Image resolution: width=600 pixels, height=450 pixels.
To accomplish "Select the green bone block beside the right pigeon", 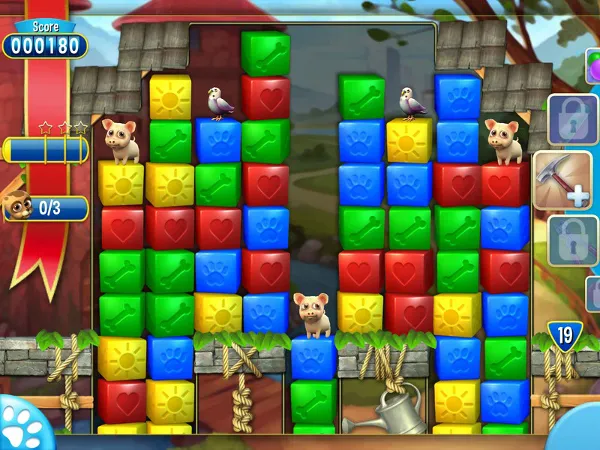I will point(361,97).
